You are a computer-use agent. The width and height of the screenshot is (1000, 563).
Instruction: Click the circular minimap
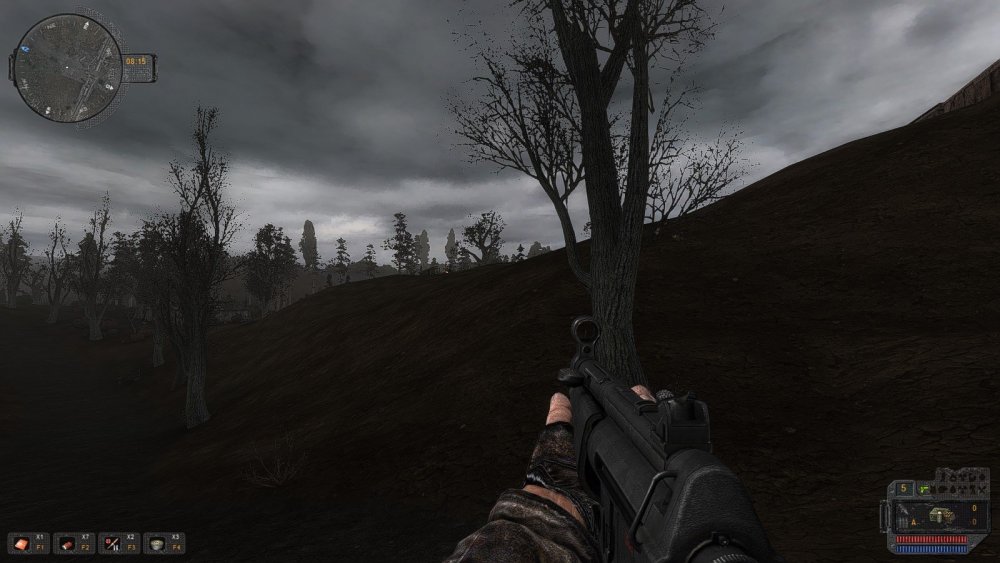68,68
